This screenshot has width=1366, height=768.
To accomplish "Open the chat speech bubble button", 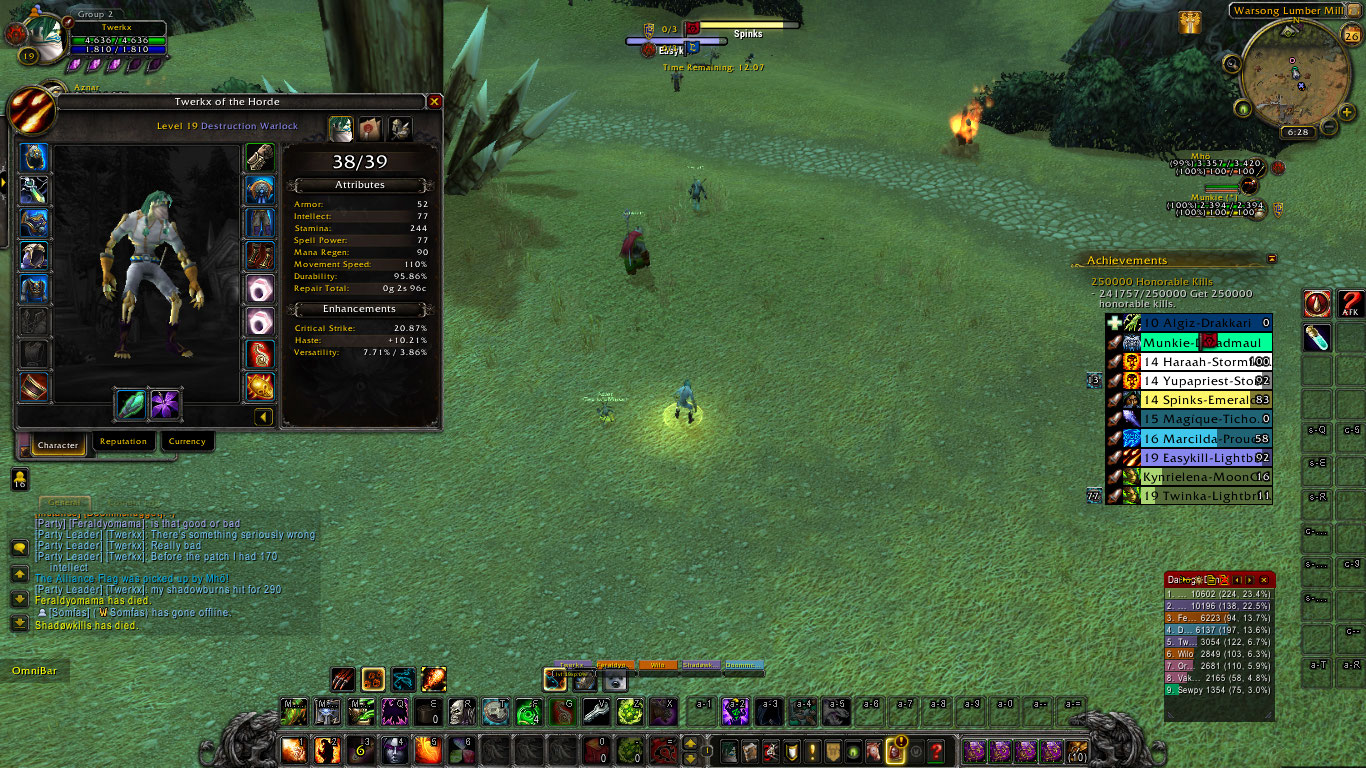I will point(19,548).
